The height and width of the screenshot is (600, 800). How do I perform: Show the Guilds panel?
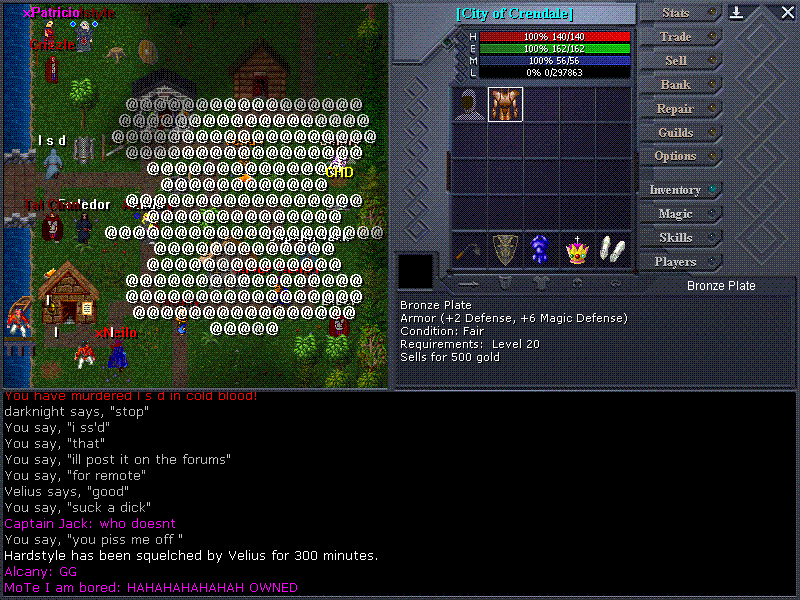676,133
